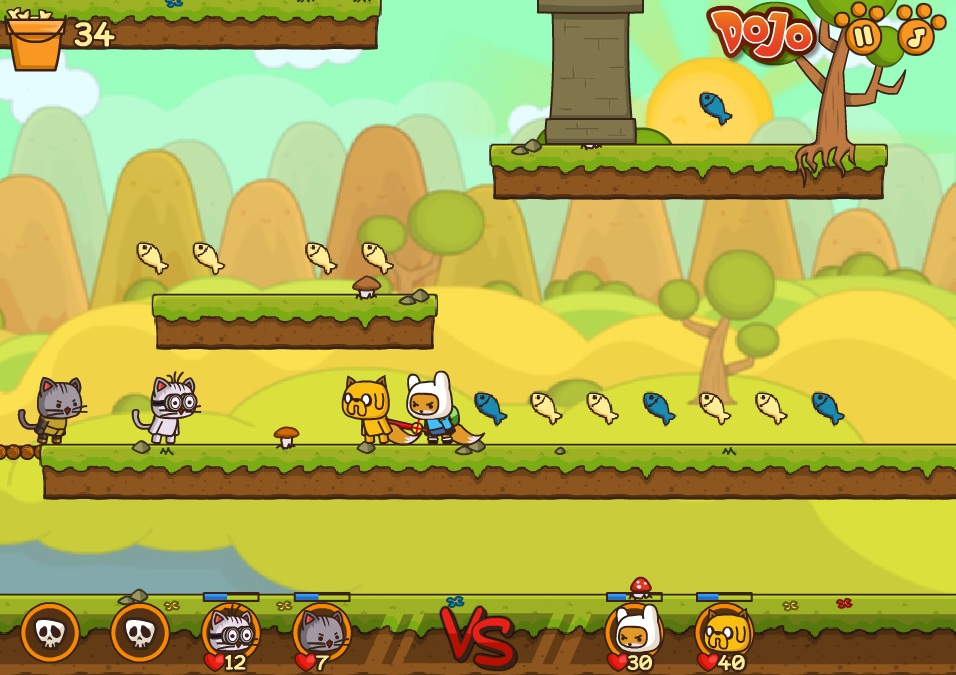The image size is (956, 675).
Task: Choose the white-hooded Finn cat portrait
Action: (634, 631)
